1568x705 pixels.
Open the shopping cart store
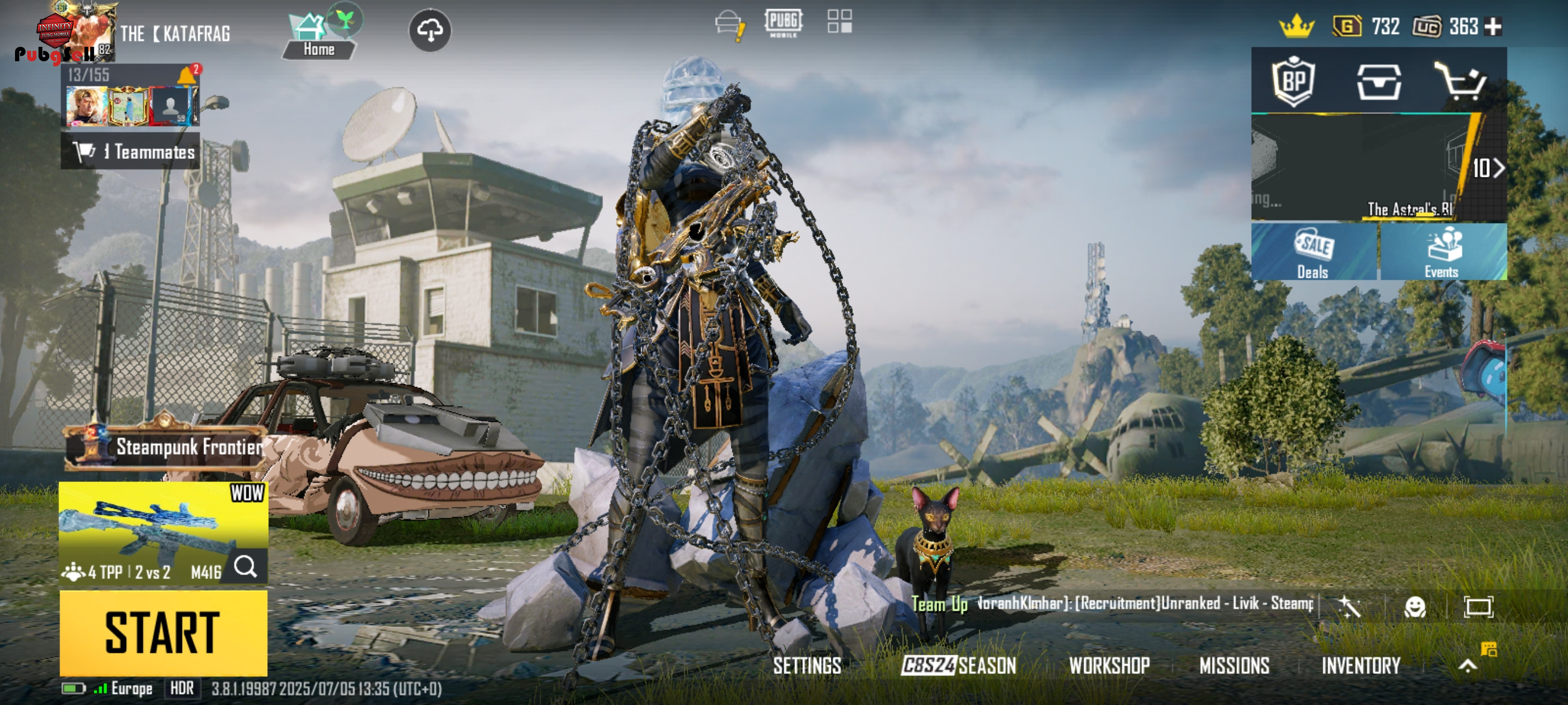tap(1460, 81)
